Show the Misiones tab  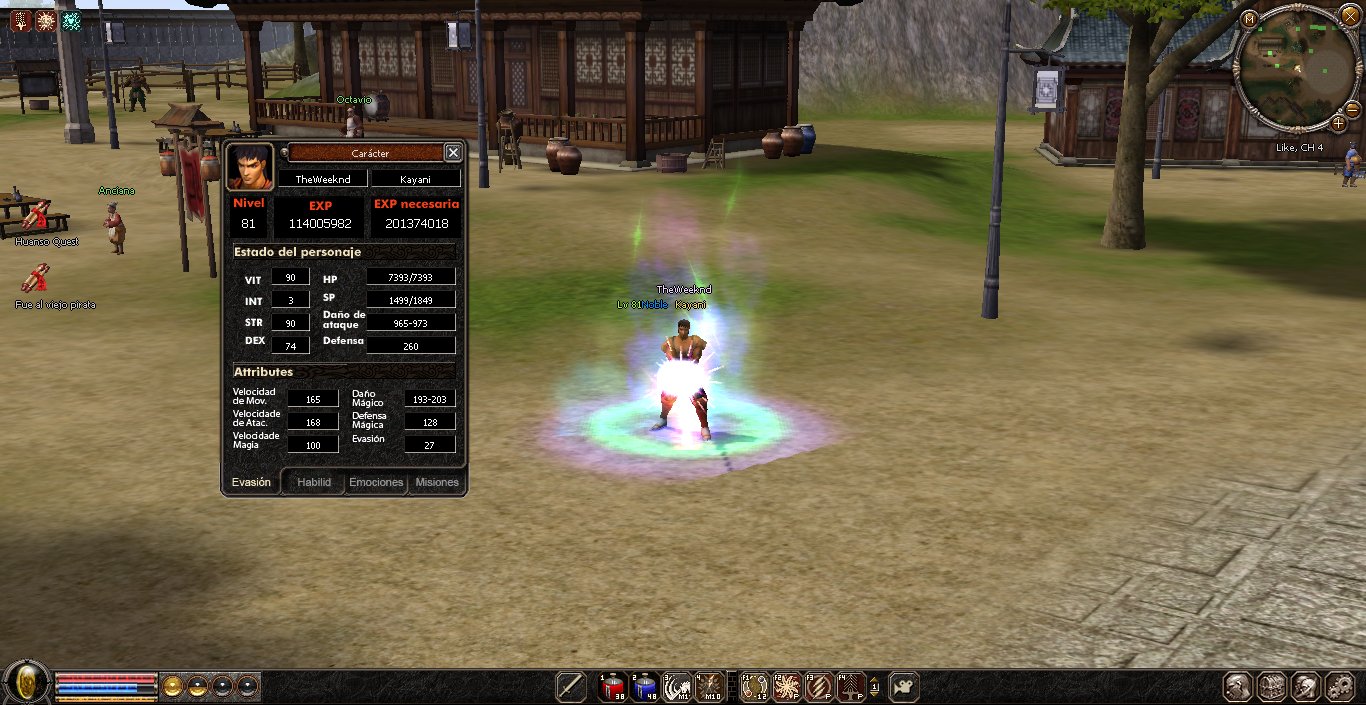coord(437,482)
